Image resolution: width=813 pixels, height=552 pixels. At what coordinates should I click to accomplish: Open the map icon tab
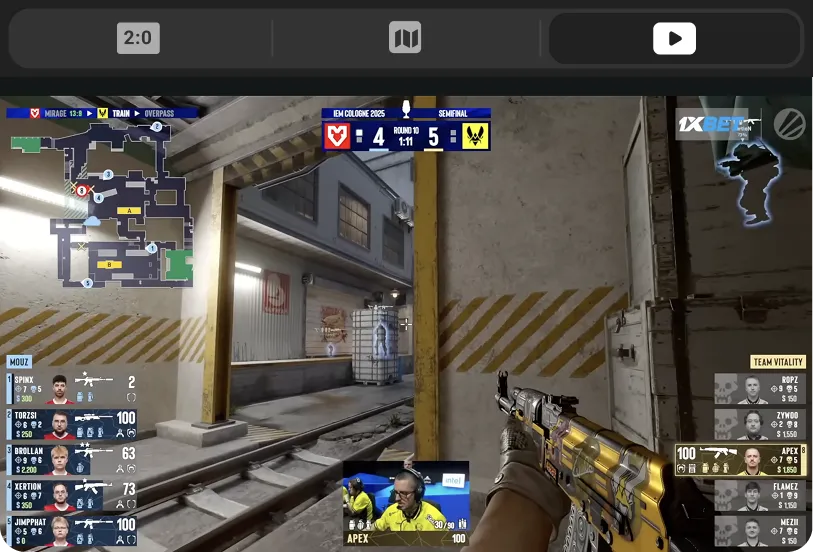tap(405, 39)
